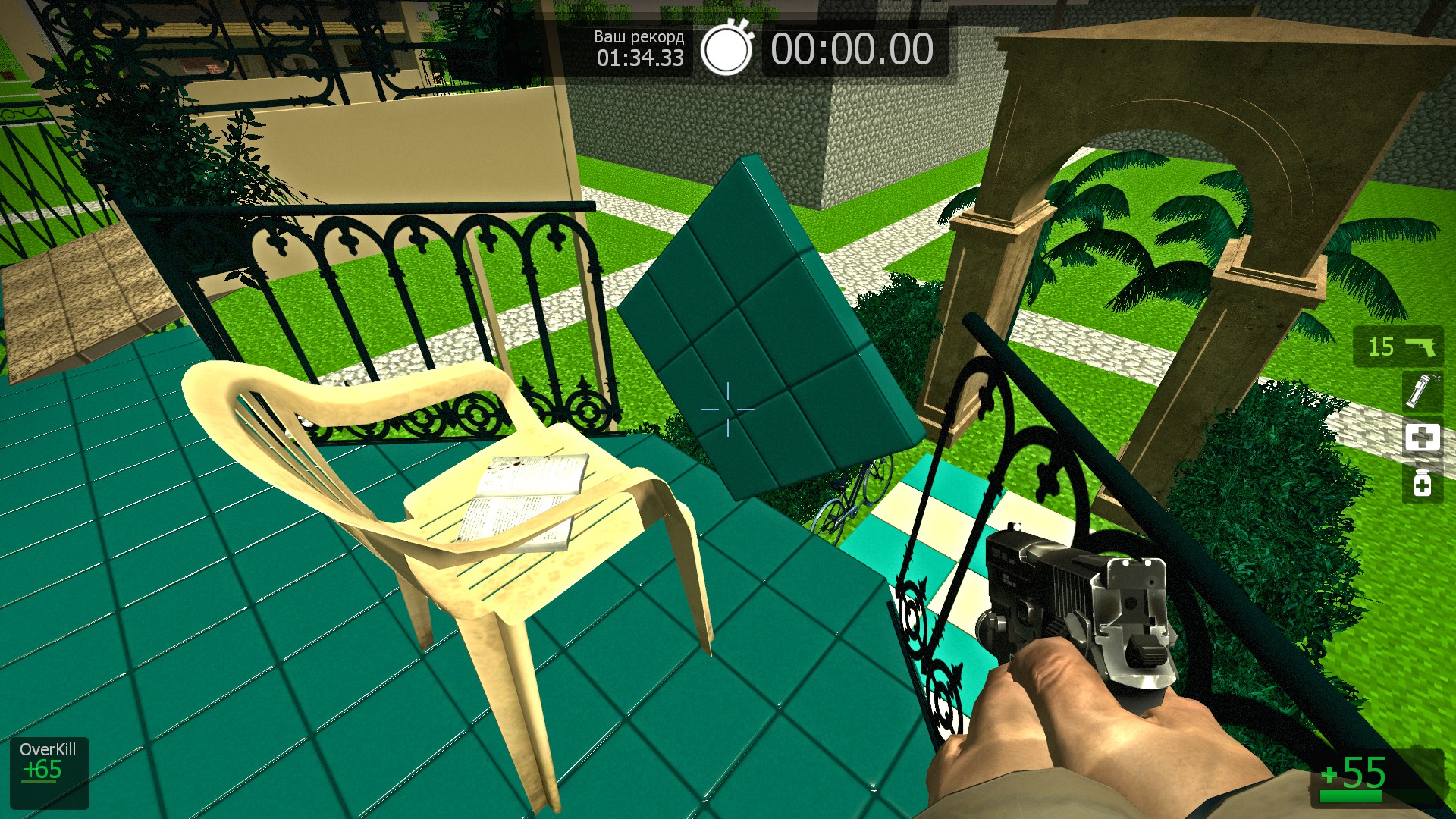Select the medicine pill bottle icon
This screenshot has height=819, width=1456.
click(x=1422, y=483)
